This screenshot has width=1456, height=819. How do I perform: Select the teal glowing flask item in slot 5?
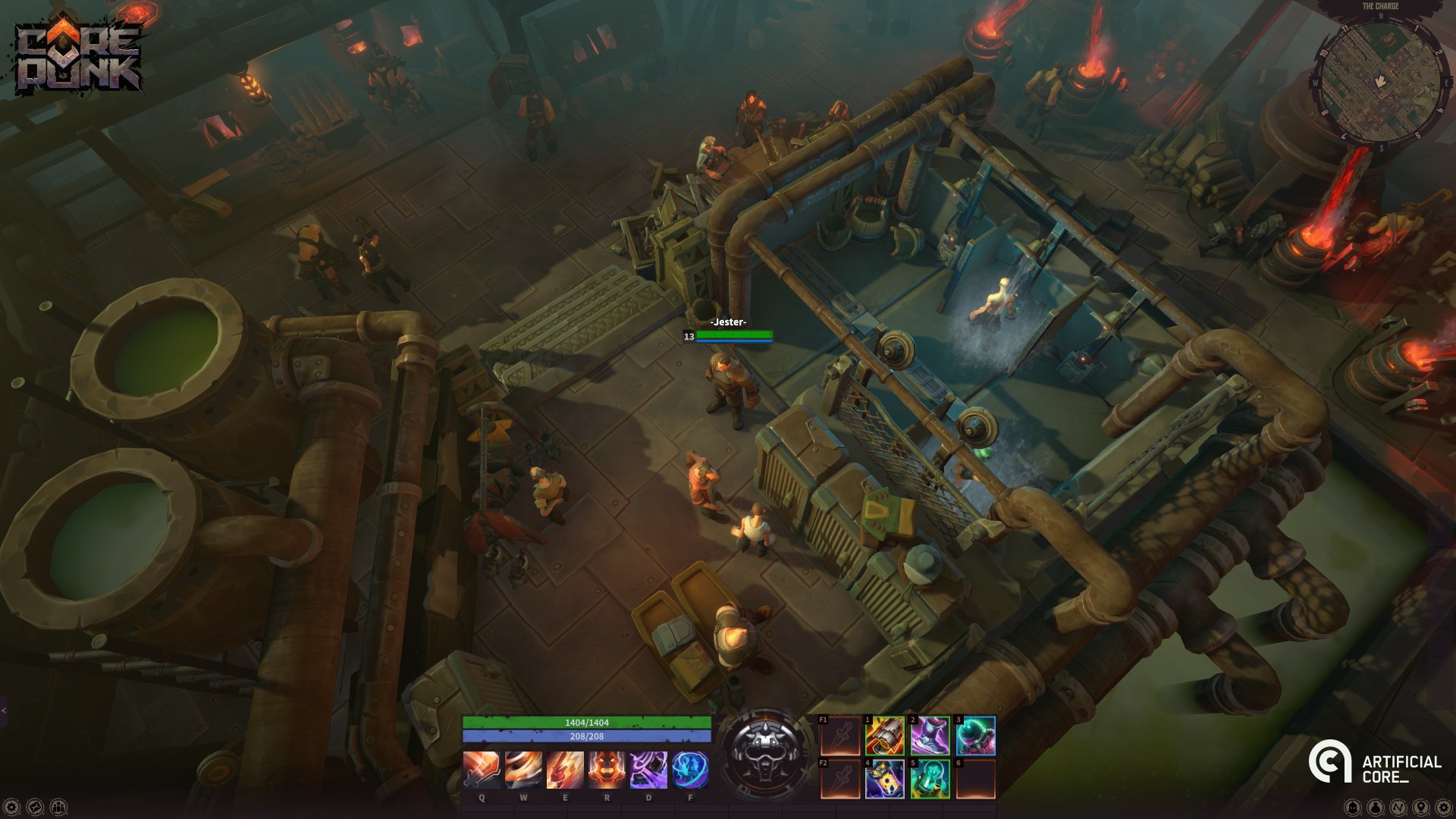click(x=930, y=779)
